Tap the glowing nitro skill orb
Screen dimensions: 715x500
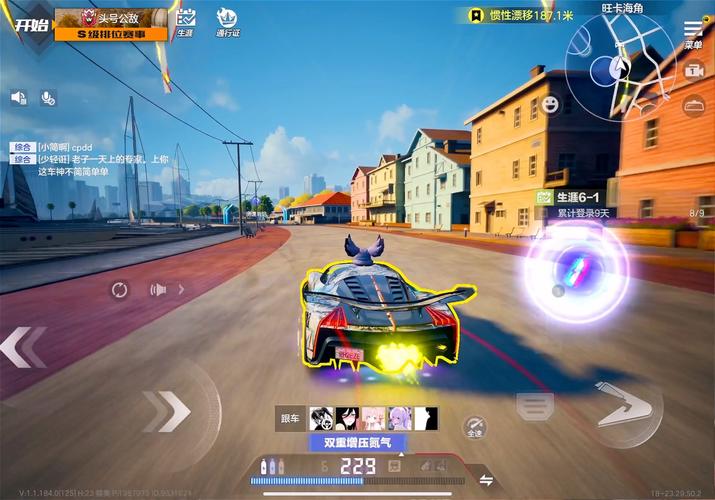[x=577, y=273]
